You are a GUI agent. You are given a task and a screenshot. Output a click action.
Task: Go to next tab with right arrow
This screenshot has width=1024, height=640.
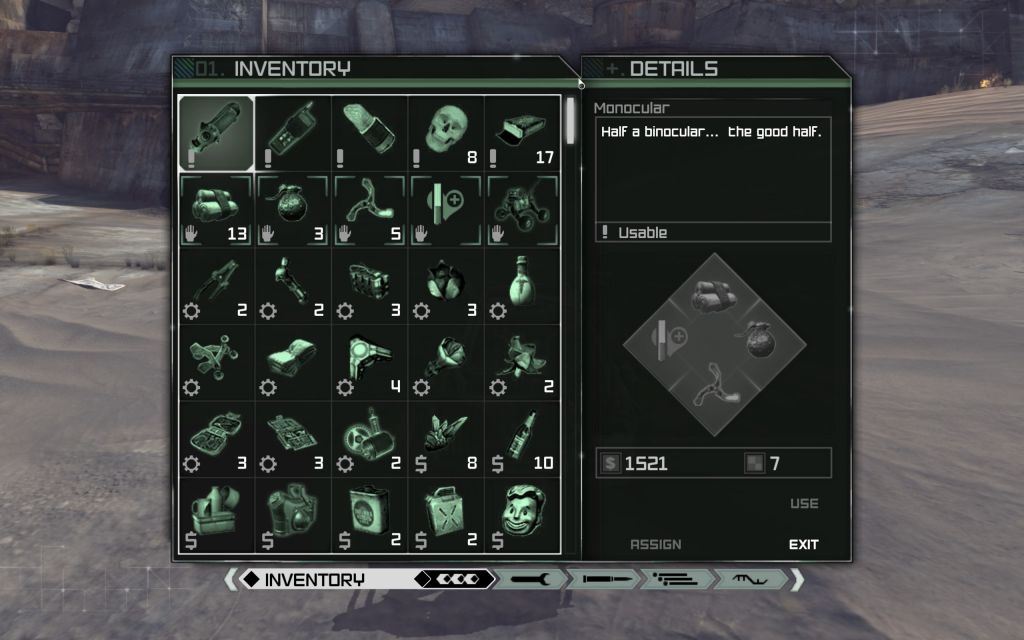tap(796, 579)
